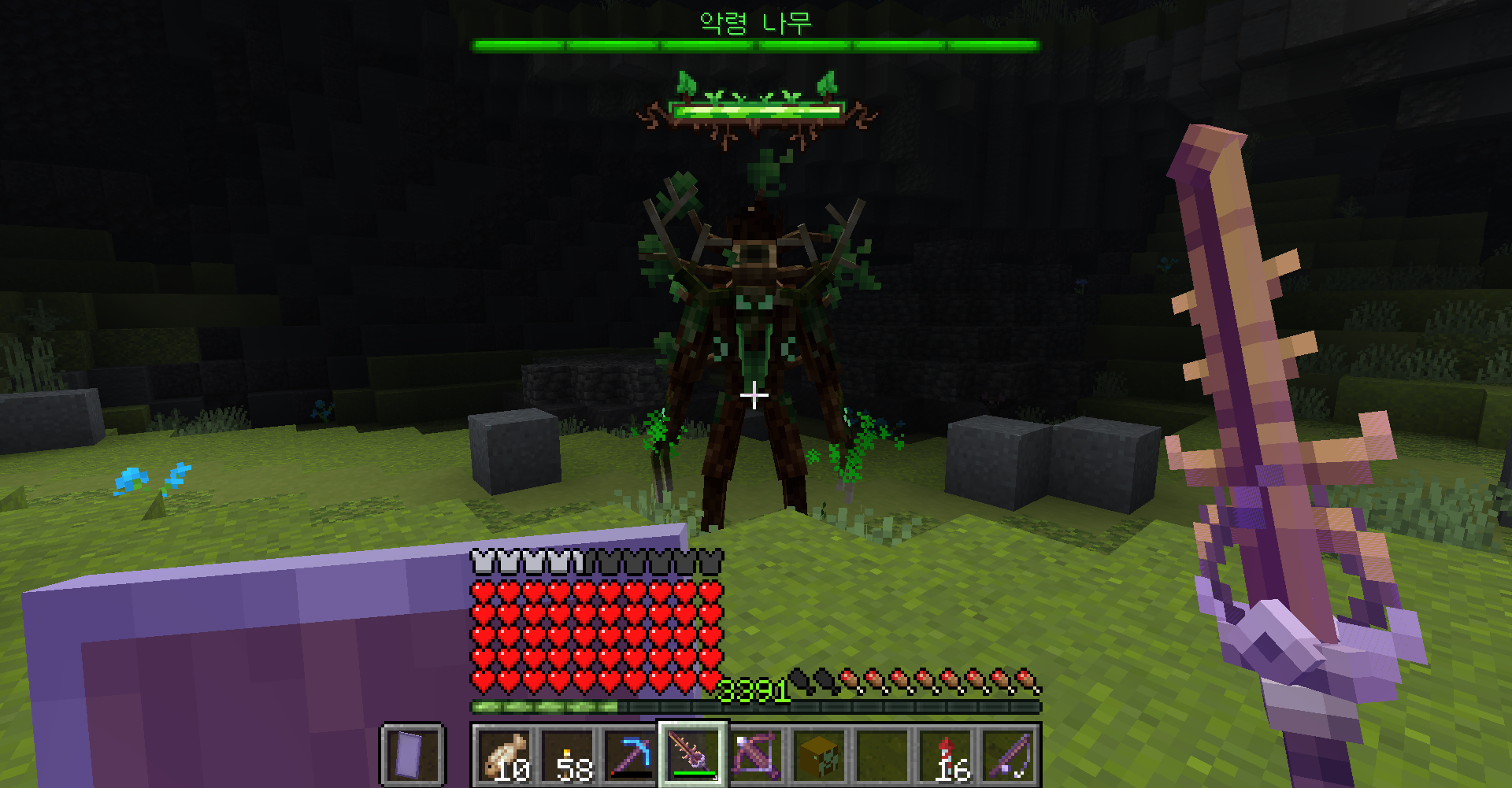1512x788 pixels.
Task: Select the cooked fish hotbar slot
Action: (504, 755)
